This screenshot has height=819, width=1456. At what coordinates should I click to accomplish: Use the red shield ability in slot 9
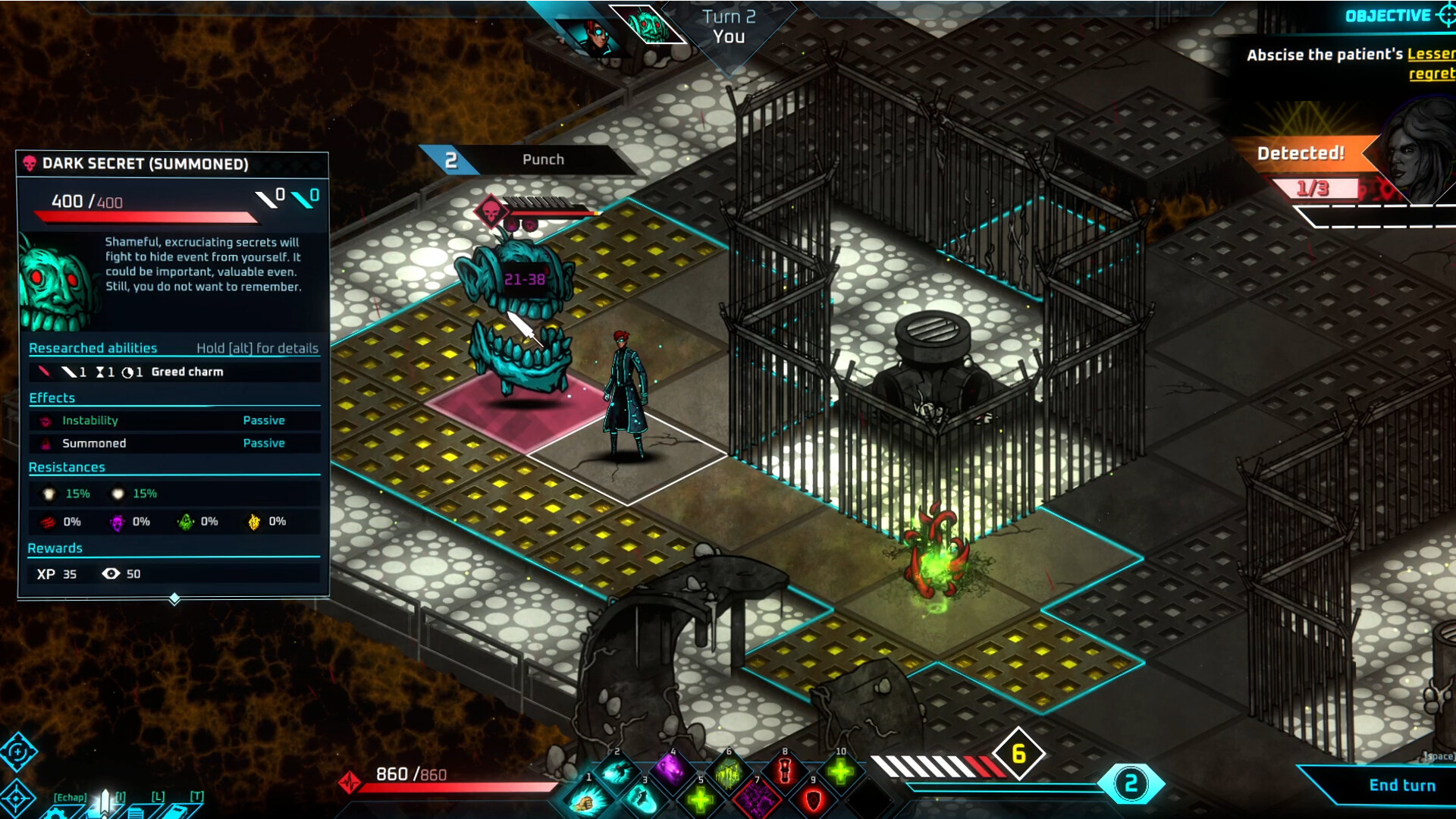(x=813, y=799)
